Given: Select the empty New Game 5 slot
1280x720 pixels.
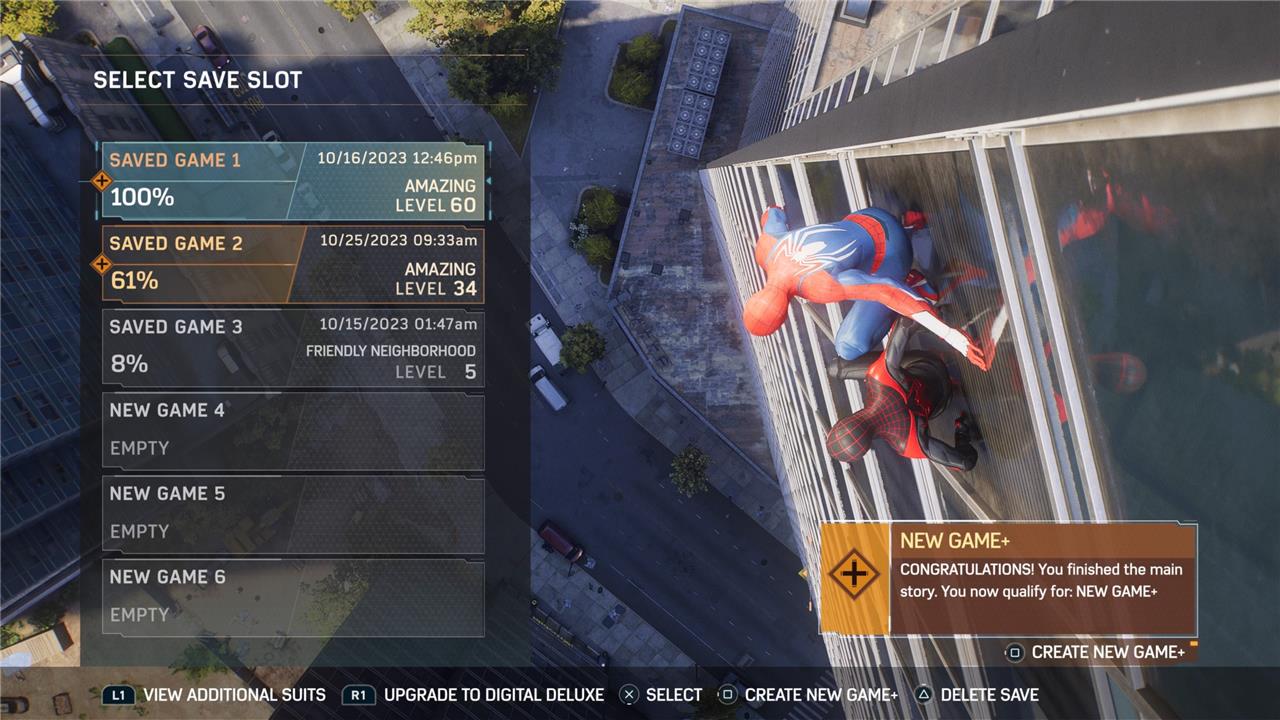Looking at the screenshot, I should coord(293,514).
